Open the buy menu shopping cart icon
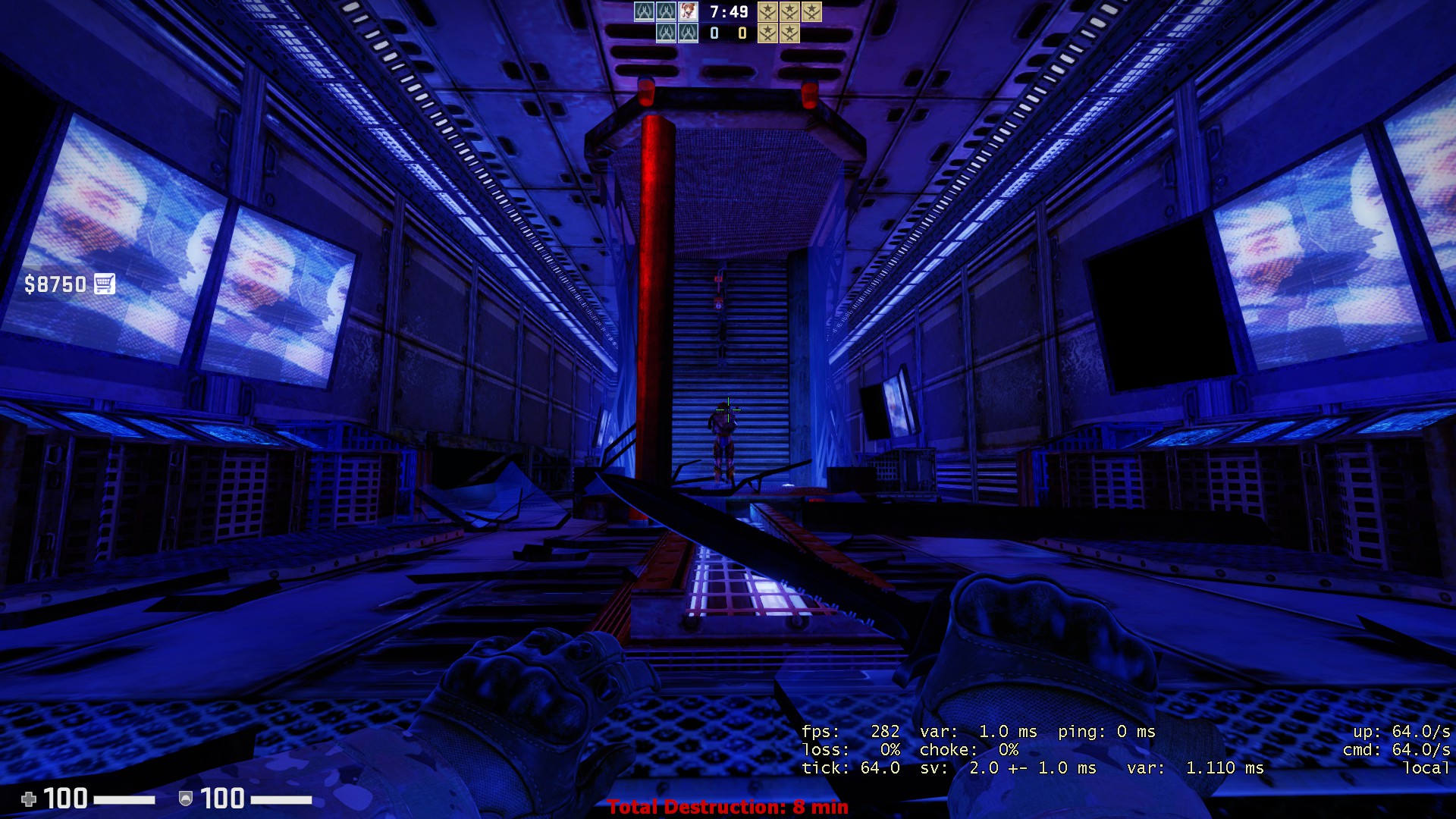This screenshot has width=1456, height=819. 105,284
